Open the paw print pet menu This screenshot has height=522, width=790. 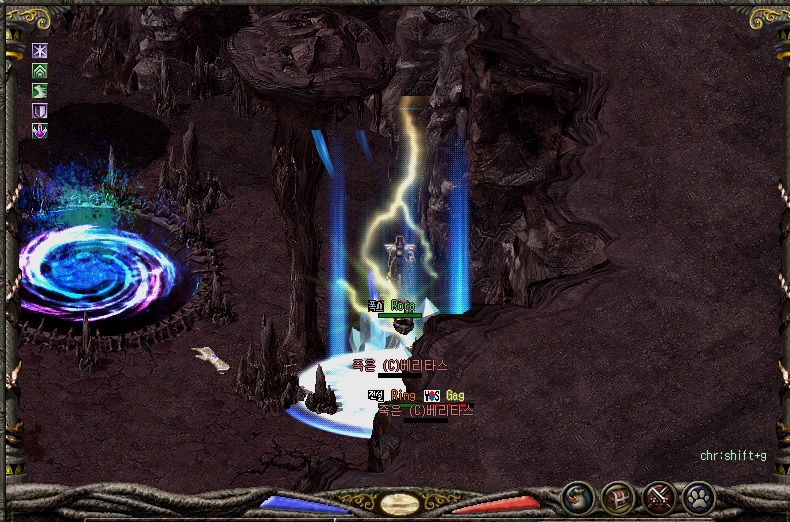pos(698,496)
